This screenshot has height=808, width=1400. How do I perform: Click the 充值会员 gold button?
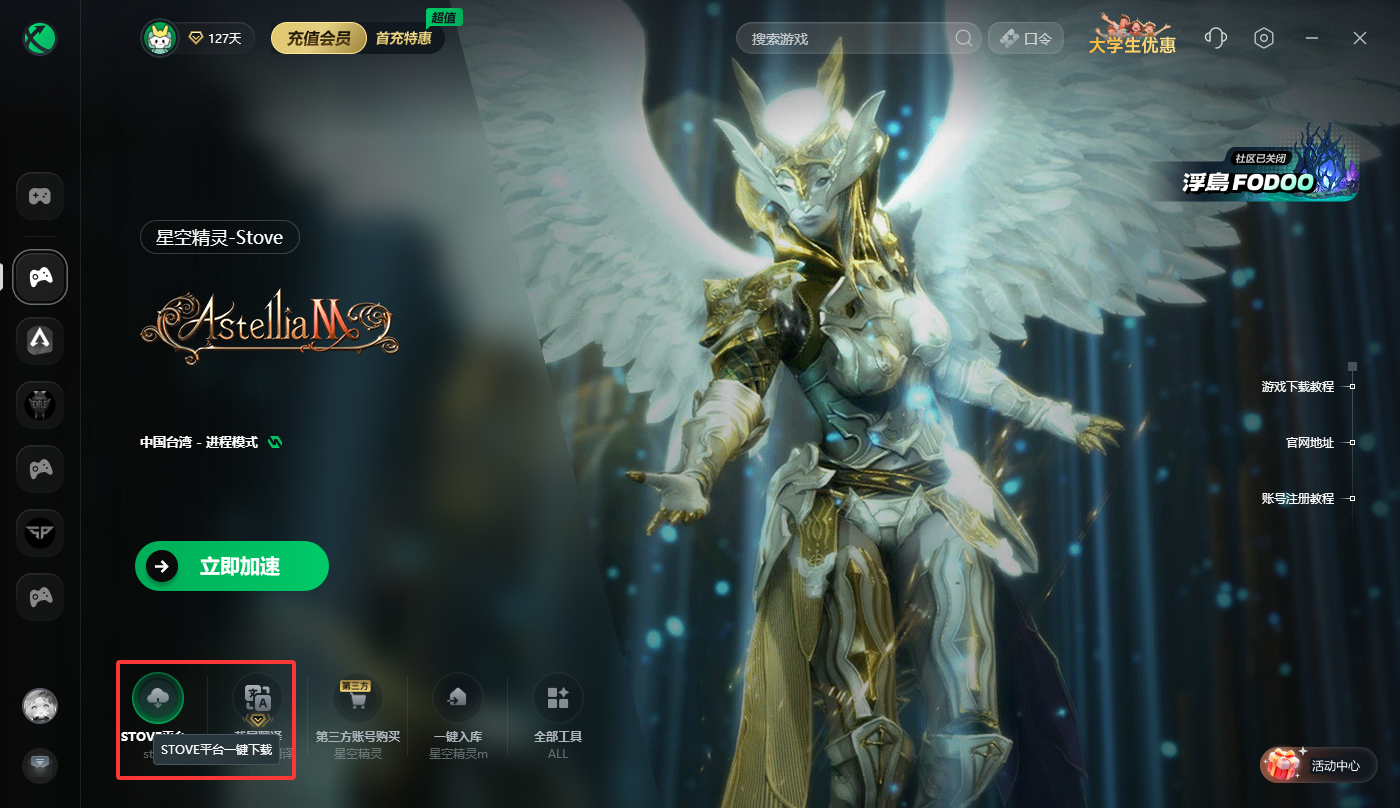[x=318, y=39]
